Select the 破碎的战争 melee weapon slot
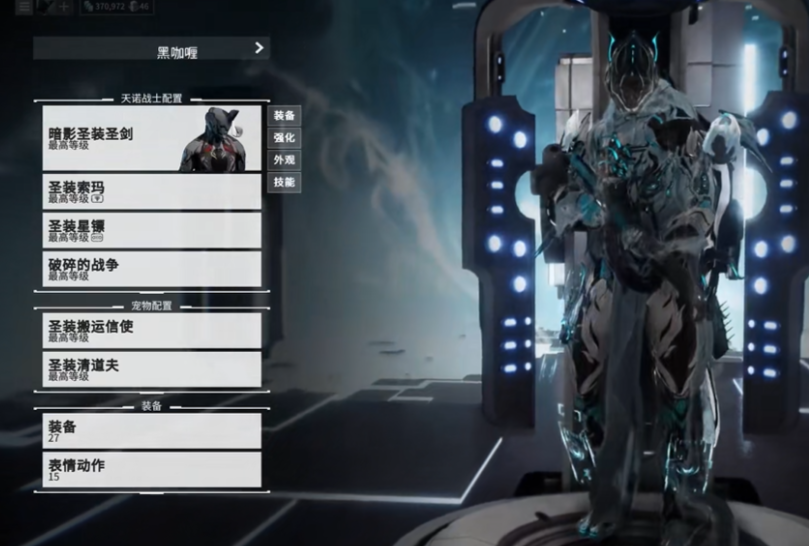 [150, 268]
